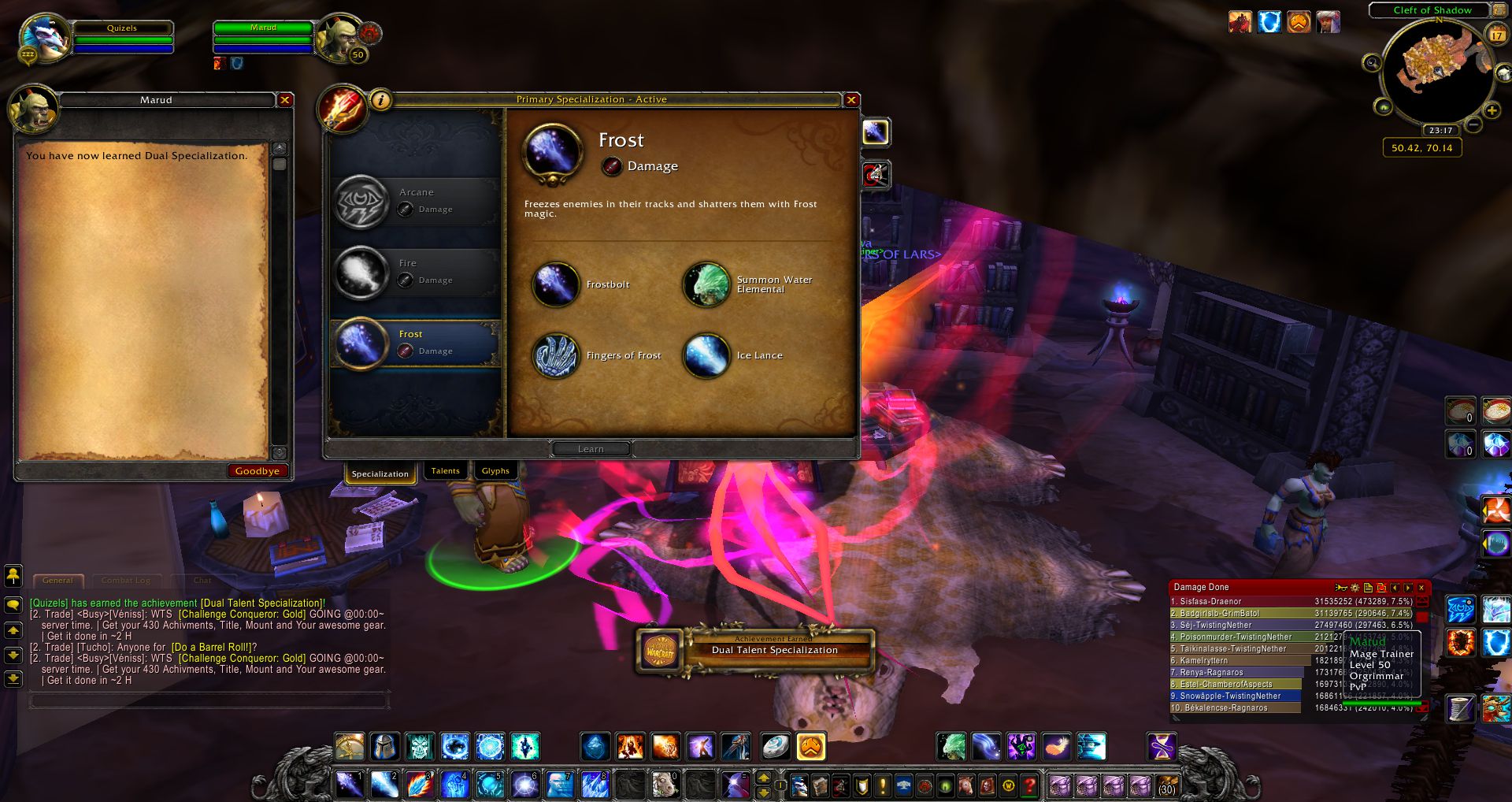The image size is (1512, 802).
Task: Zoom in on the minimap
Action: [1492, 111]
